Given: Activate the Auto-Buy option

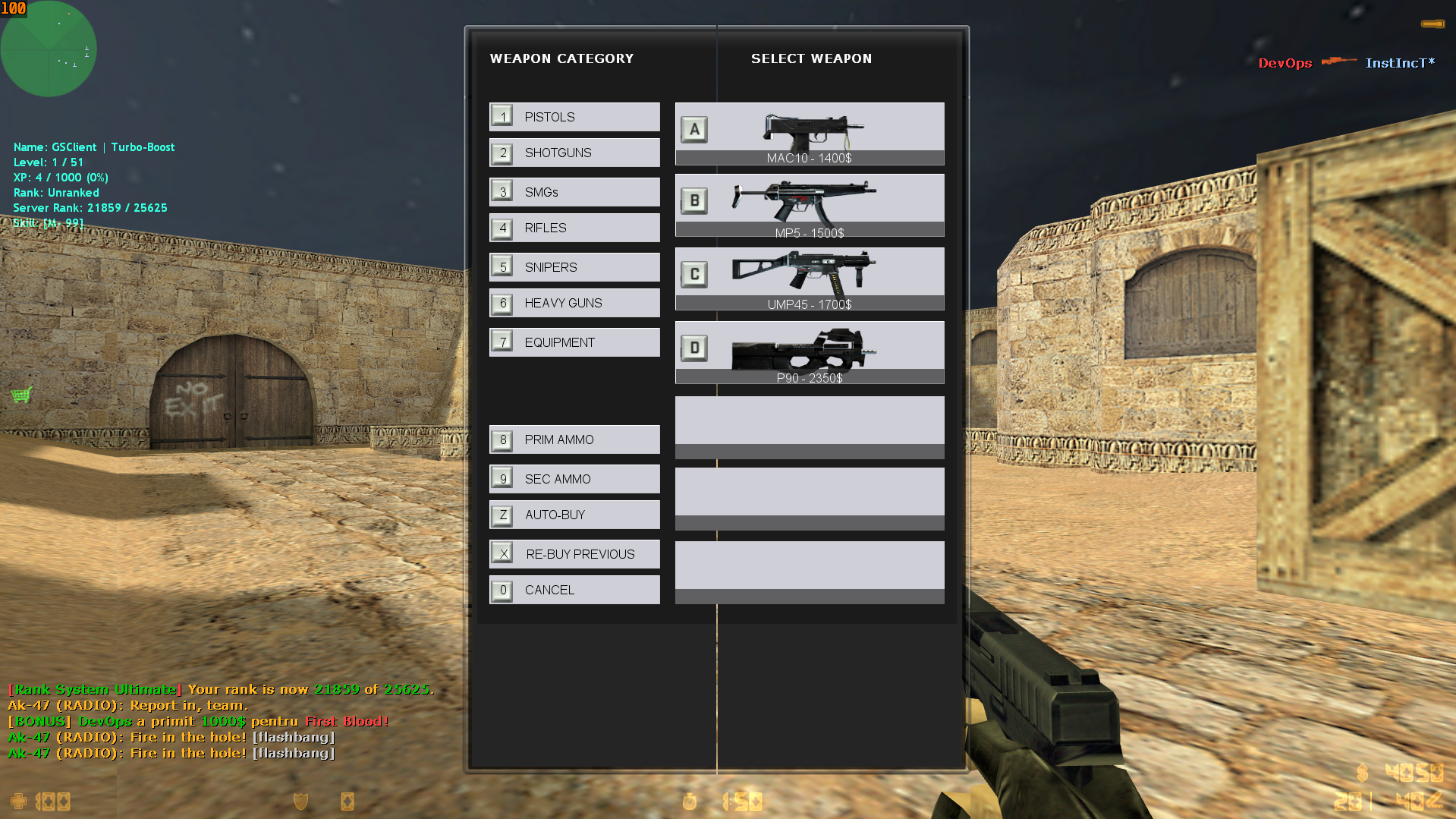Looking at the screenshot, I should (574, 515).
